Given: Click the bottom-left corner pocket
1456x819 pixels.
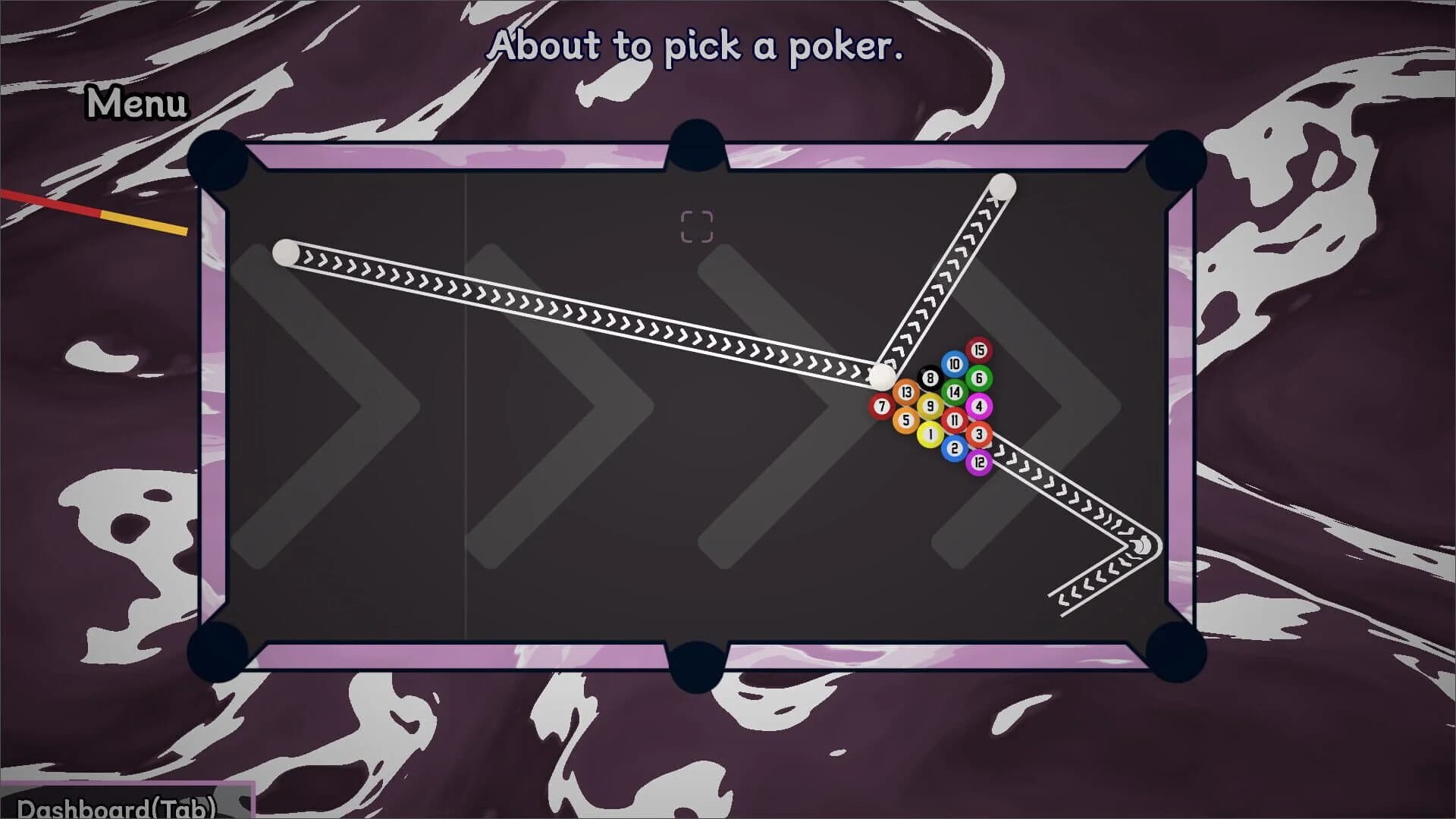Looking at the screenshot, I should 220,652.
